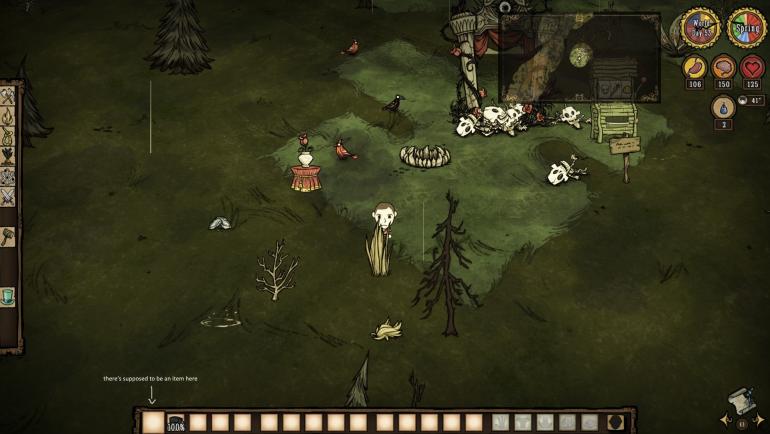Switch to the plant icon Food tab
The height and width of the screenshot is (434, 770).
click(7, 156)
